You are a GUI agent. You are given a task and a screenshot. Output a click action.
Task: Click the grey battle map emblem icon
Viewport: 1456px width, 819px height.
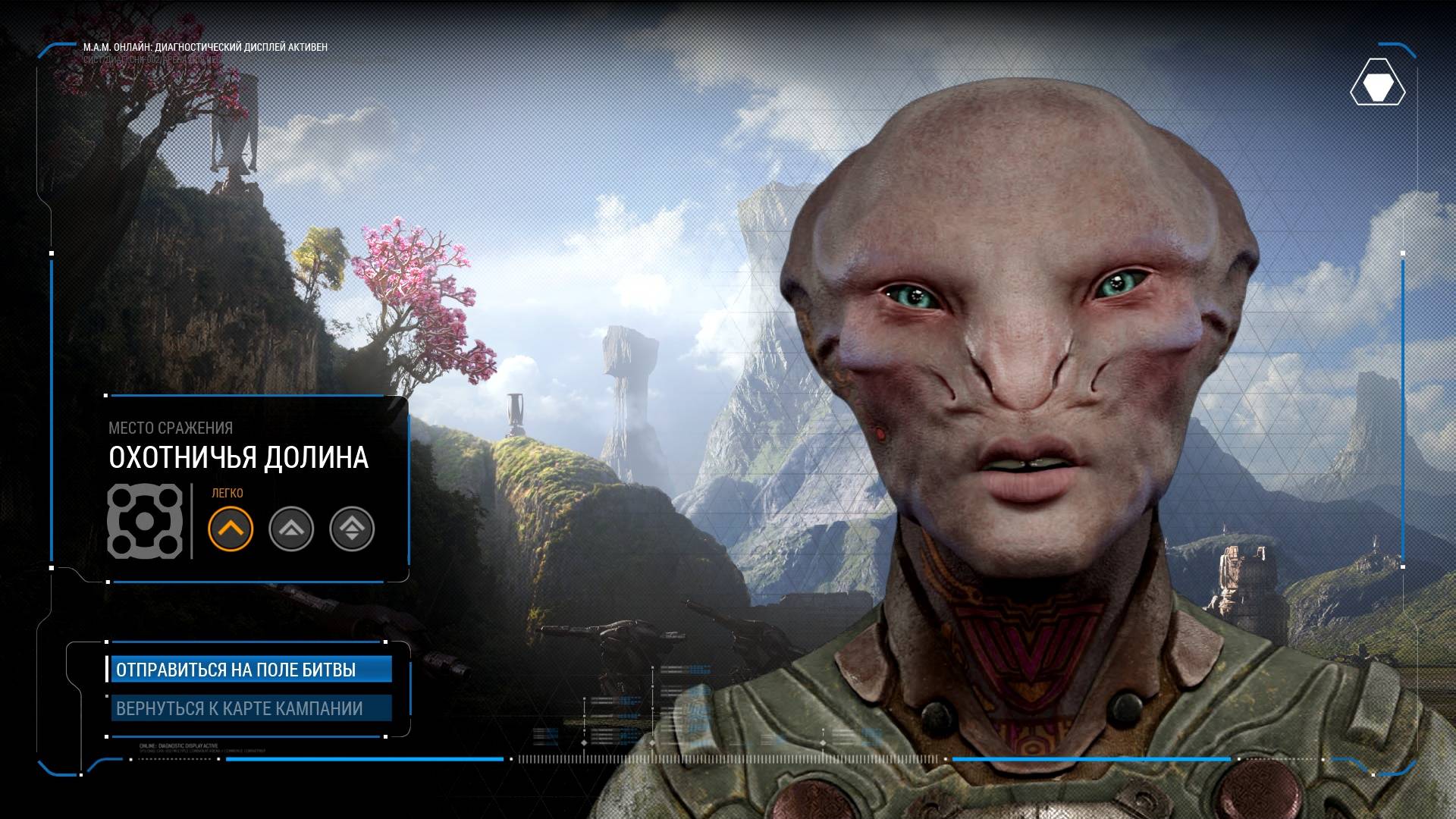[x=145, y=521]
